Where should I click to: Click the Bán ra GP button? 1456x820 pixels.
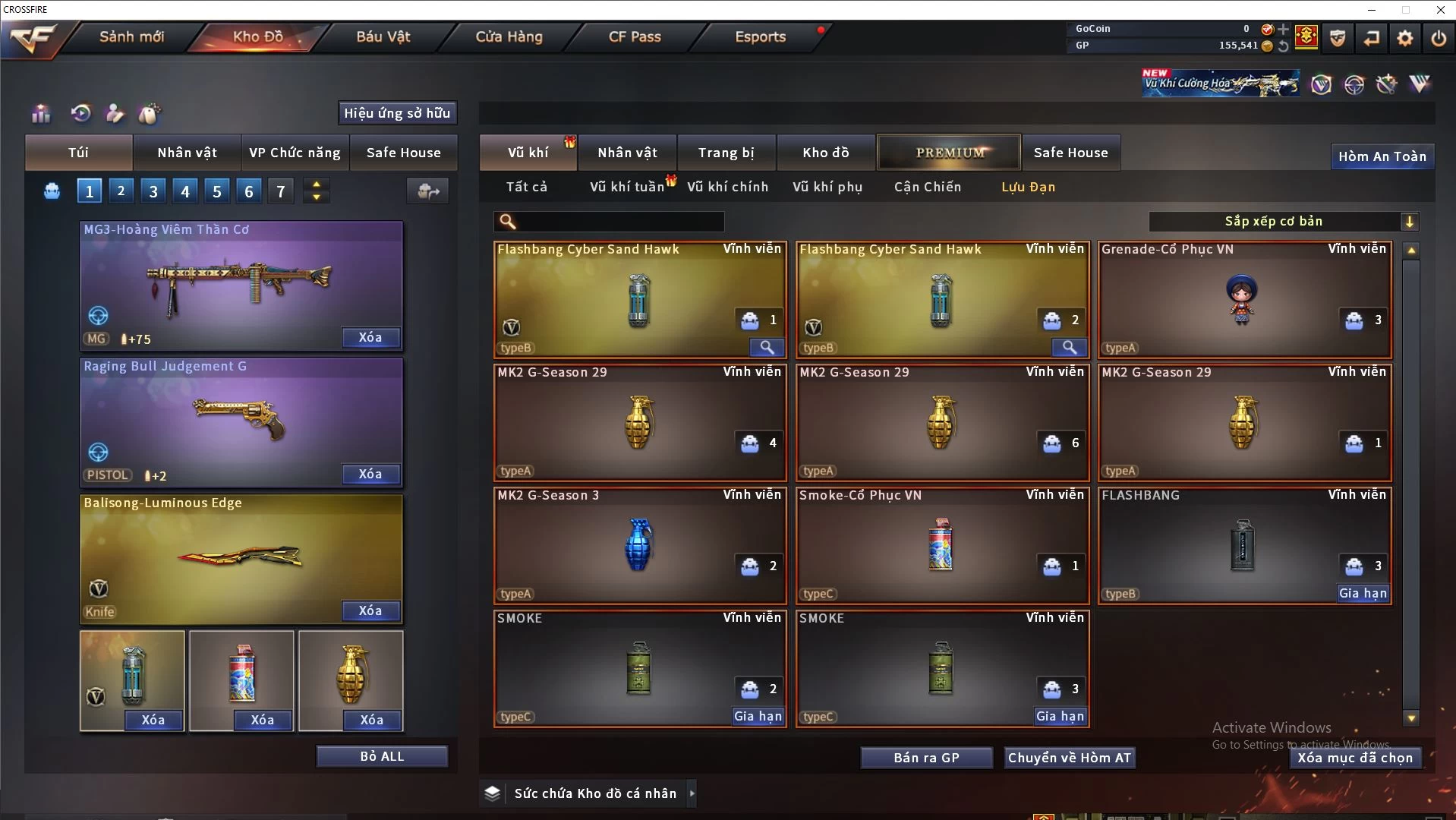point(926,758)
